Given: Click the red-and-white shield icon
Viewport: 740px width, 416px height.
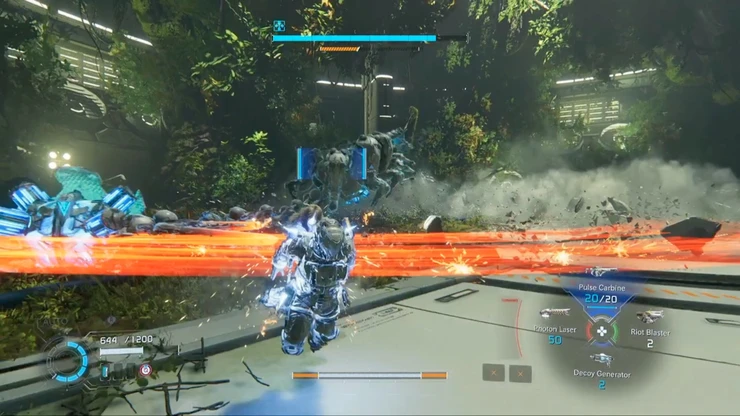Looking at the screenshot, I should 145,370.
